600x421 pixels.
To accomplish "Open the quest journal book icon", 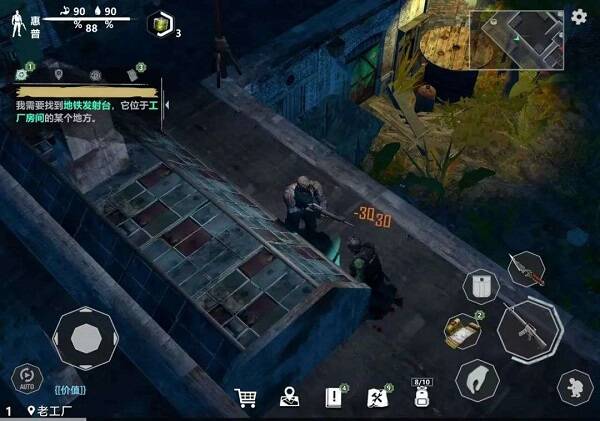I will pos(334,398).
